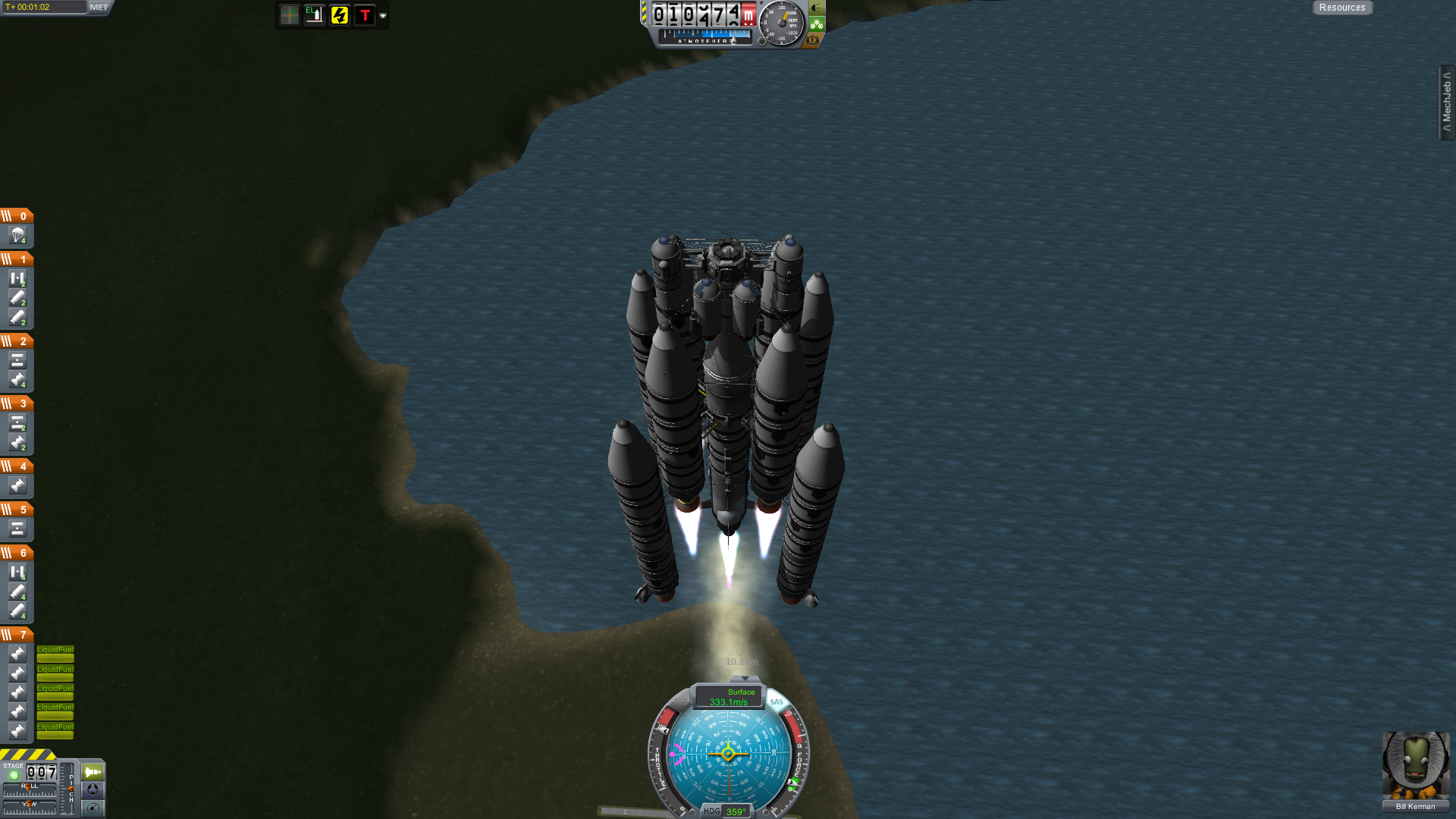Toggle the lights button beside the altimeter
This screenshot has width=1456, height=819.
click(817, 8)
